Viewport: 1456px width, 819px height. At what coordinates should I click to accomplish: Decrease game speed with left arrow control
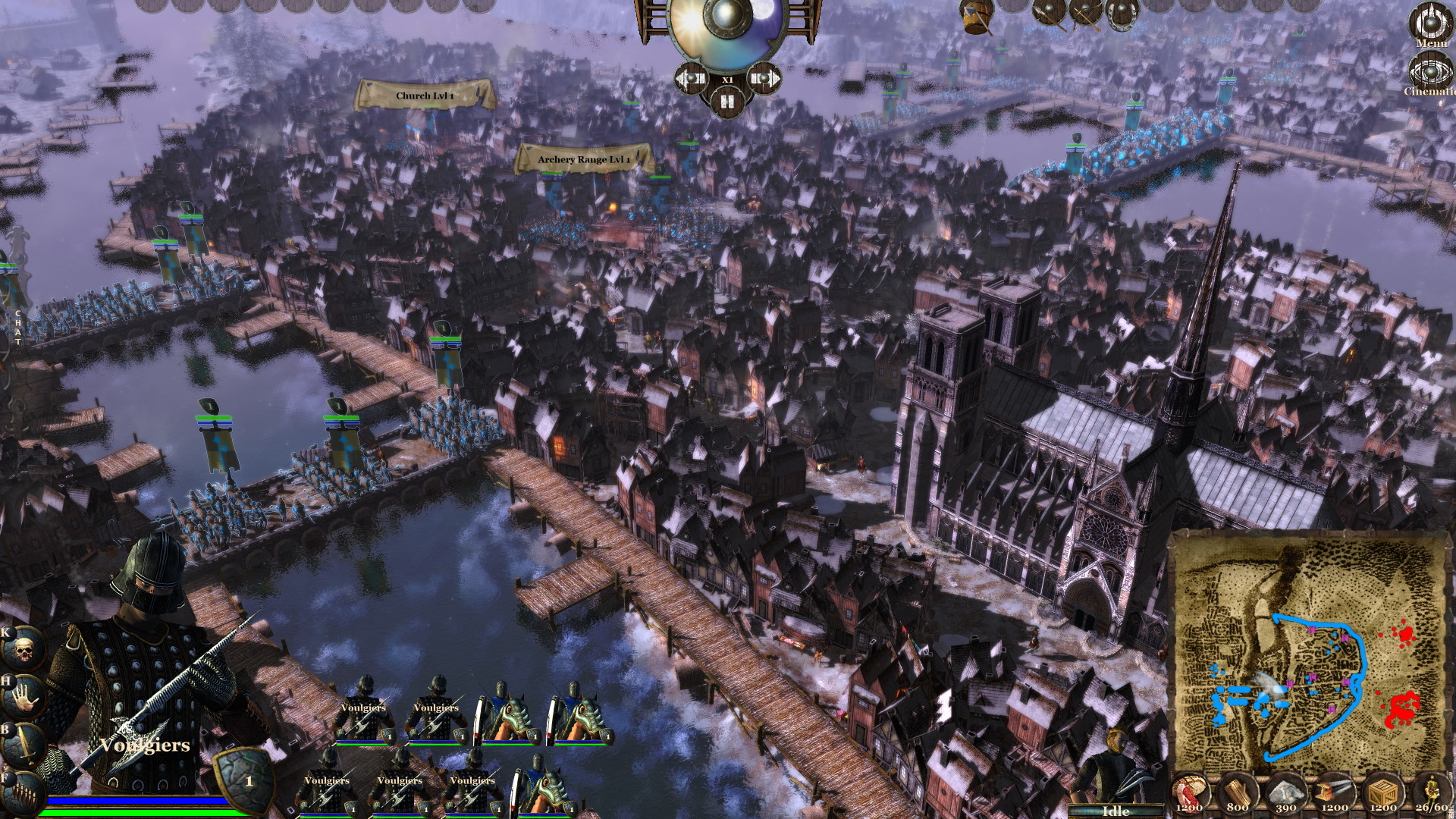689,79
